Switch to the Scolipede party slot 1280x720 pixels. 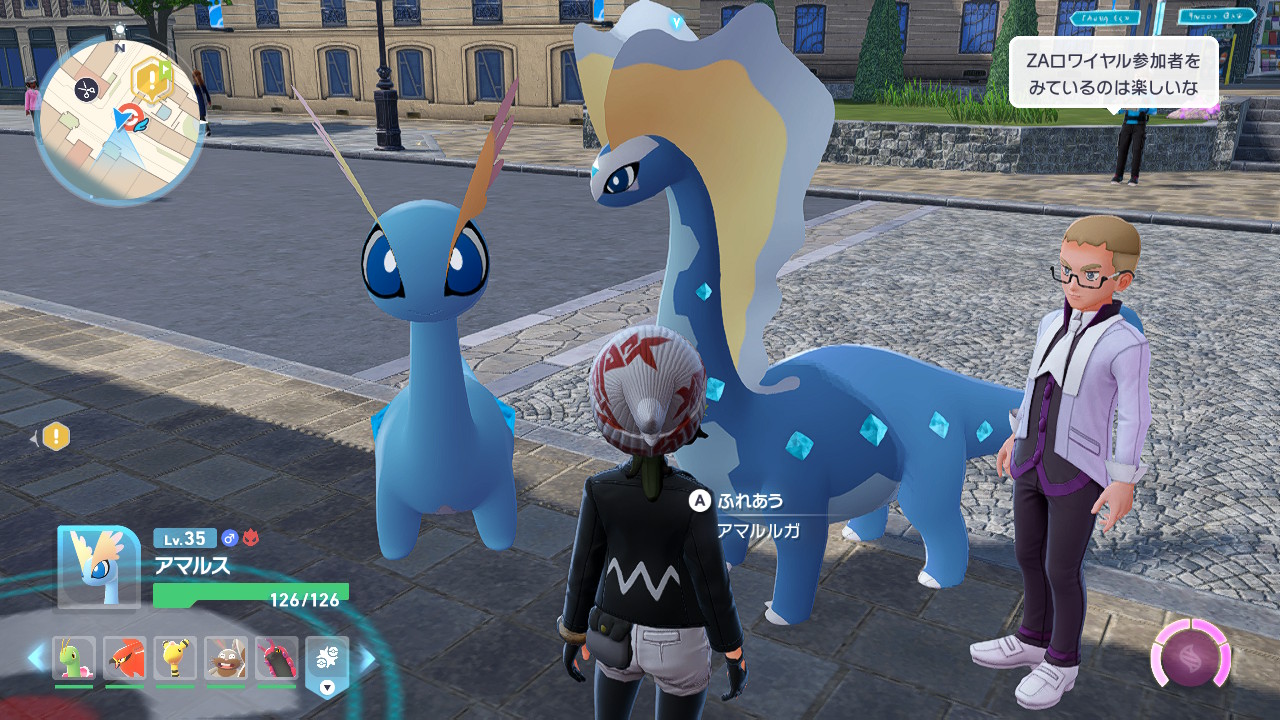point(276,658)
